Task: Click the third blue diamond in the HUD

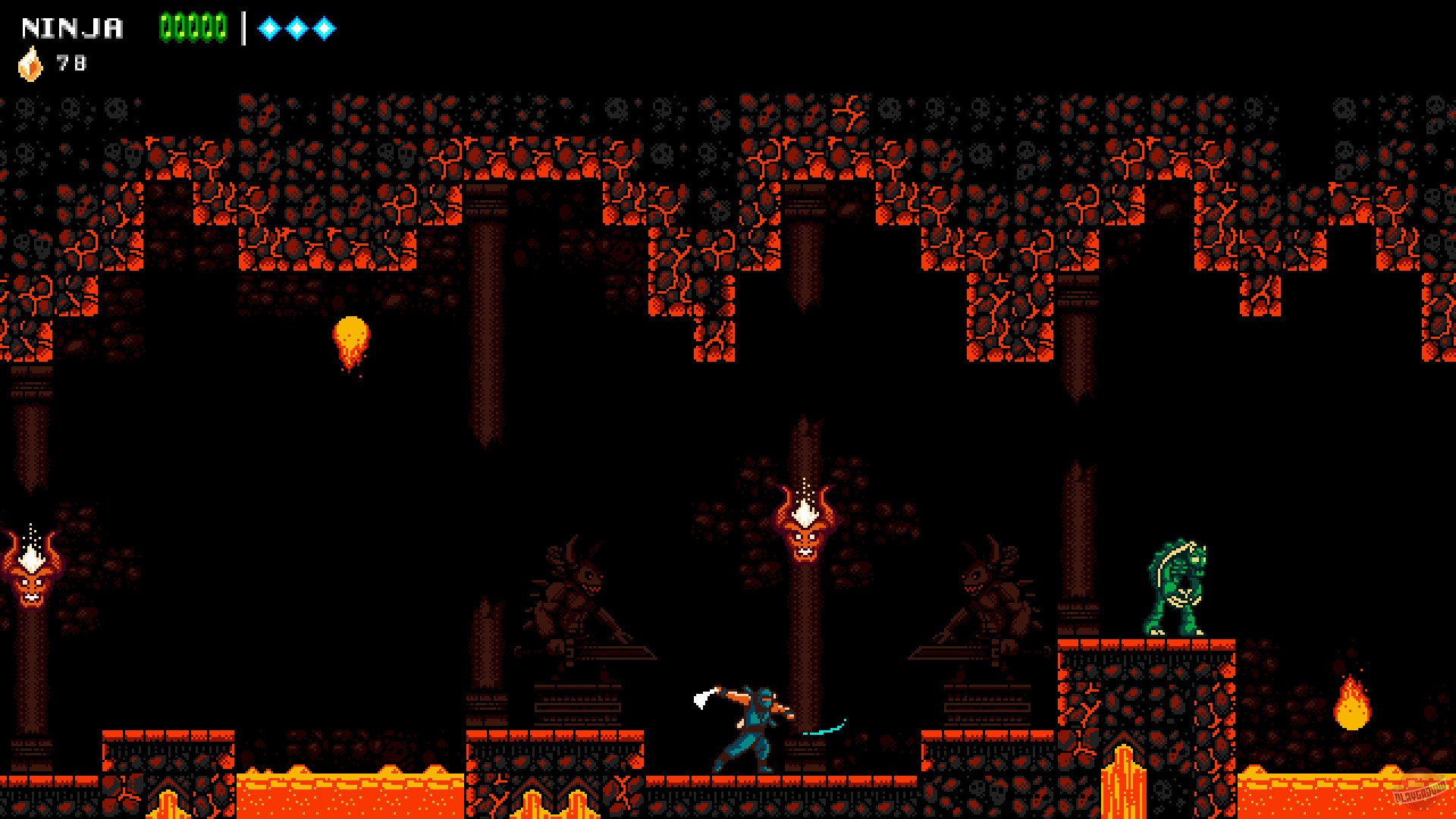Action: [325, 27]
